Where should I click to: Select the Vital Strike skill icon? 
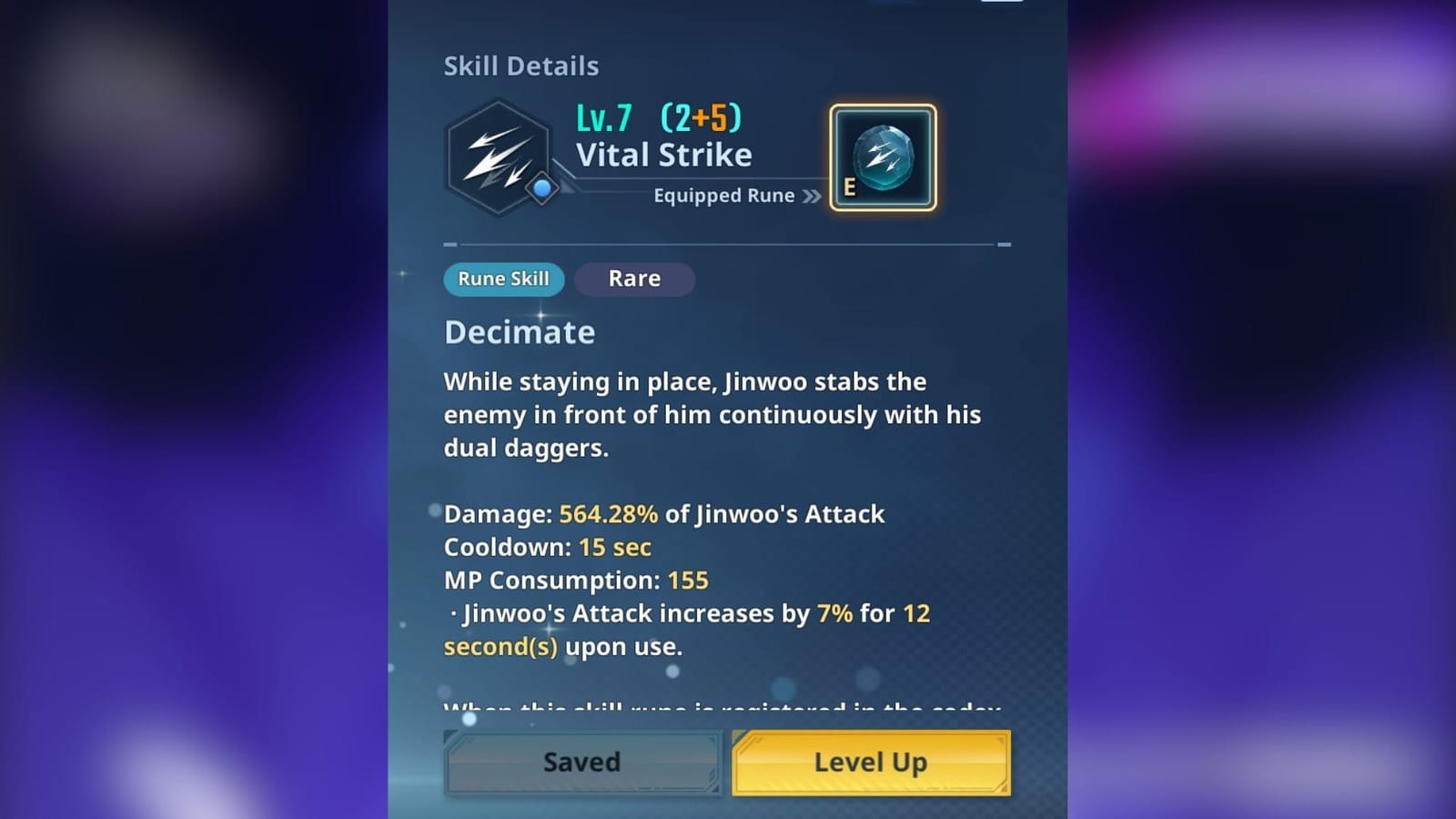click(x=500, y=155)
